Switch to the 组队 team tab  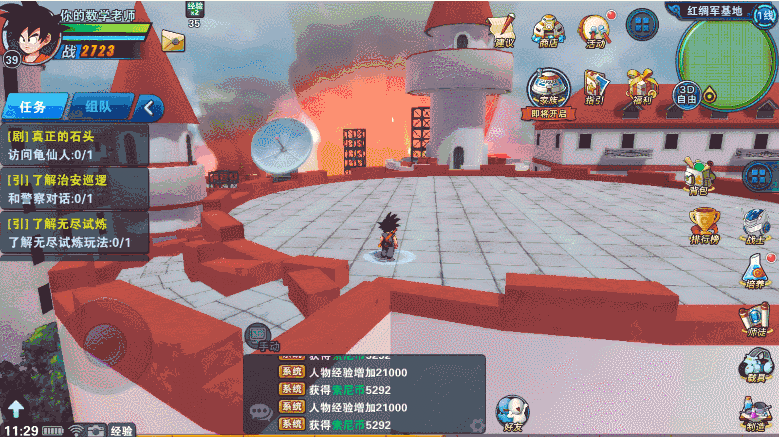[98, 107]
